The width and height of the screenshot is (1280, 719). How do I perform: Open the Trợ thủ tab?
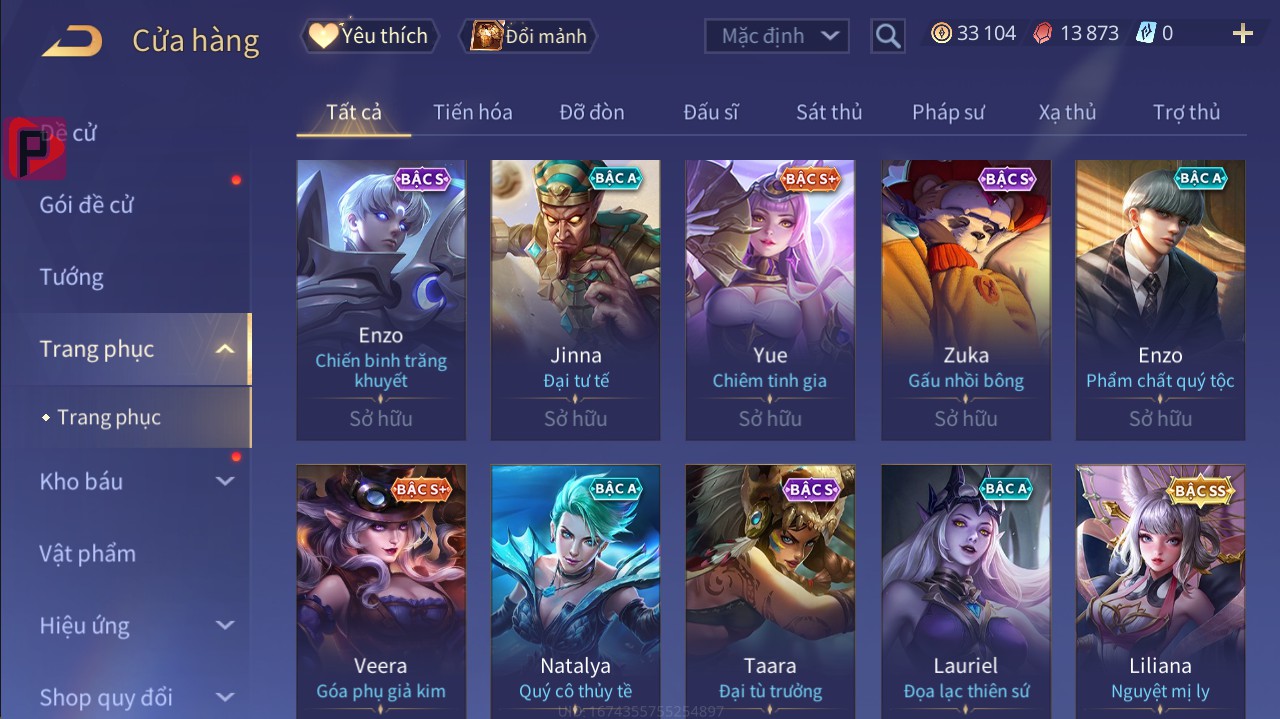tap(1186, 112)
